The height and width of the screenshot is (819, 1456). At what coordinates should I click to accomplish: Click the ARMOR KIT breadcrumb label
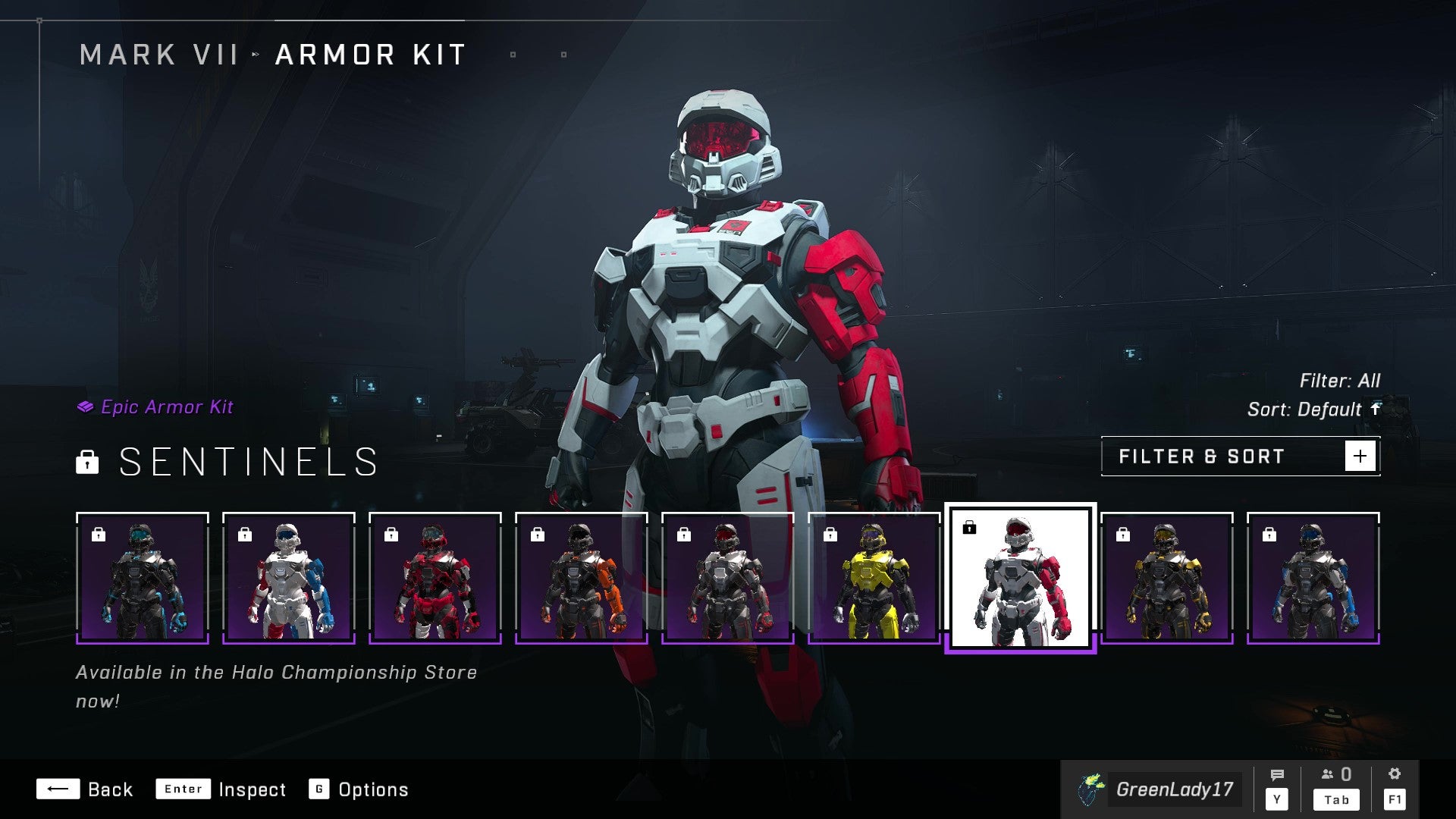[x=369, y=54]
